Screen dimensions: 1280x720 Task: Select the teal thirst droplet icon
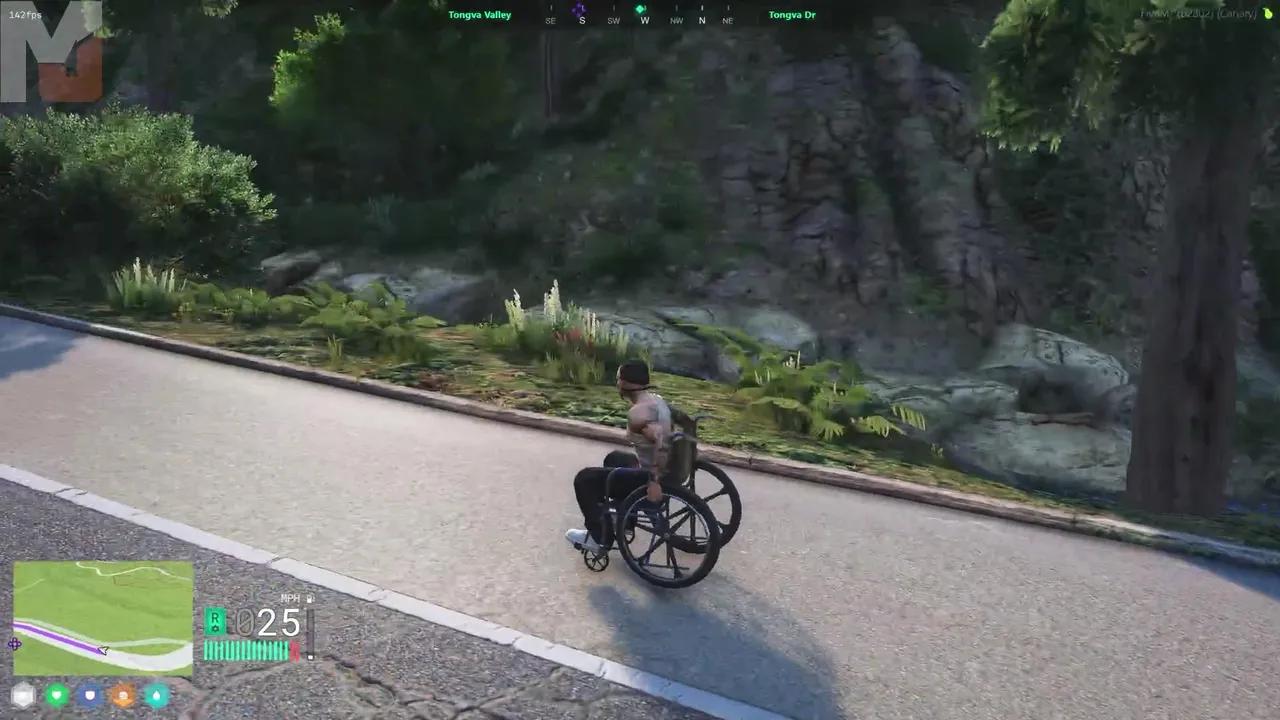click(158, 695)
